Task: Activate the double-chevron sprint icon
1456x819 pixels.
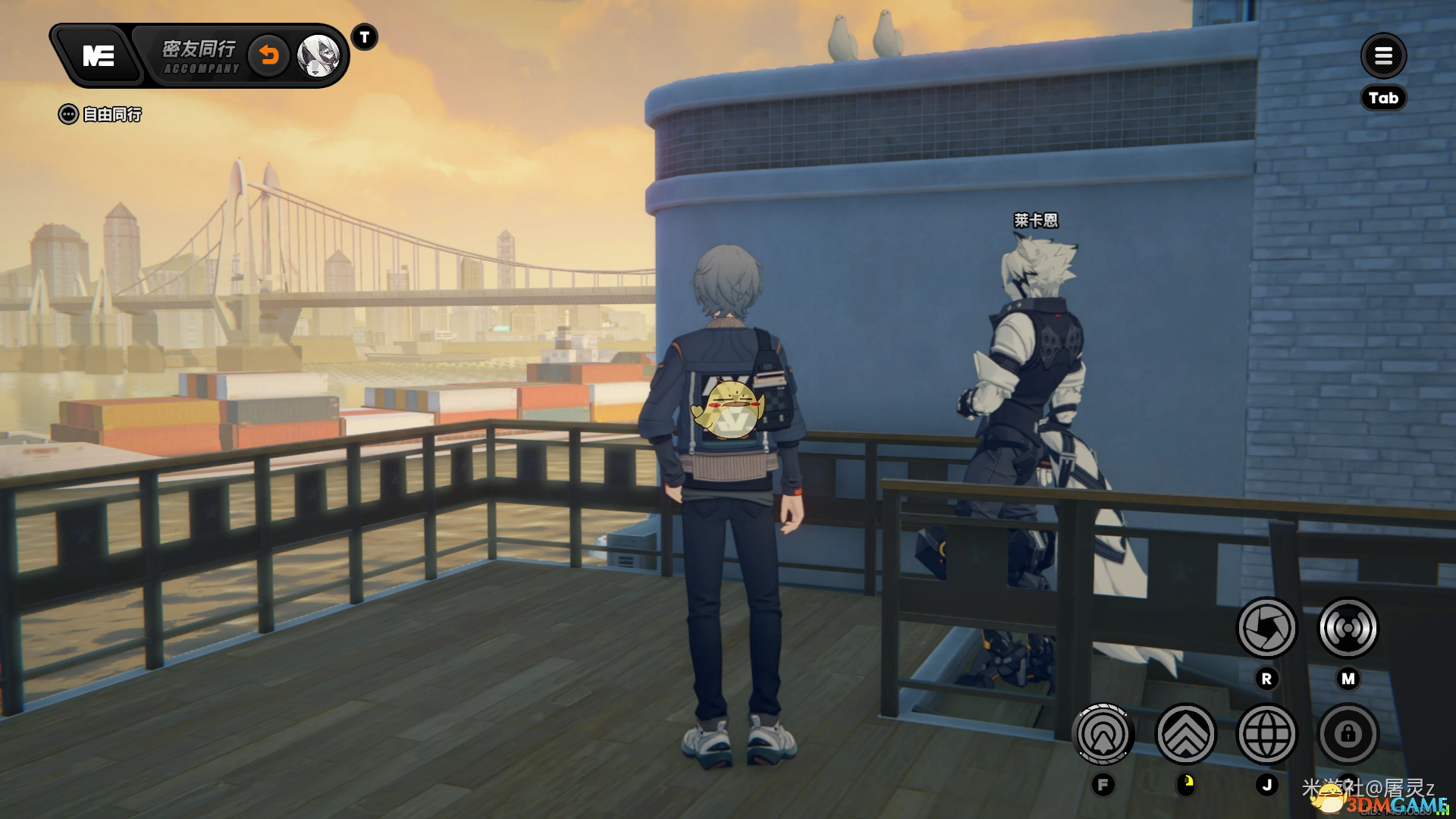Action: [1185, 734]
